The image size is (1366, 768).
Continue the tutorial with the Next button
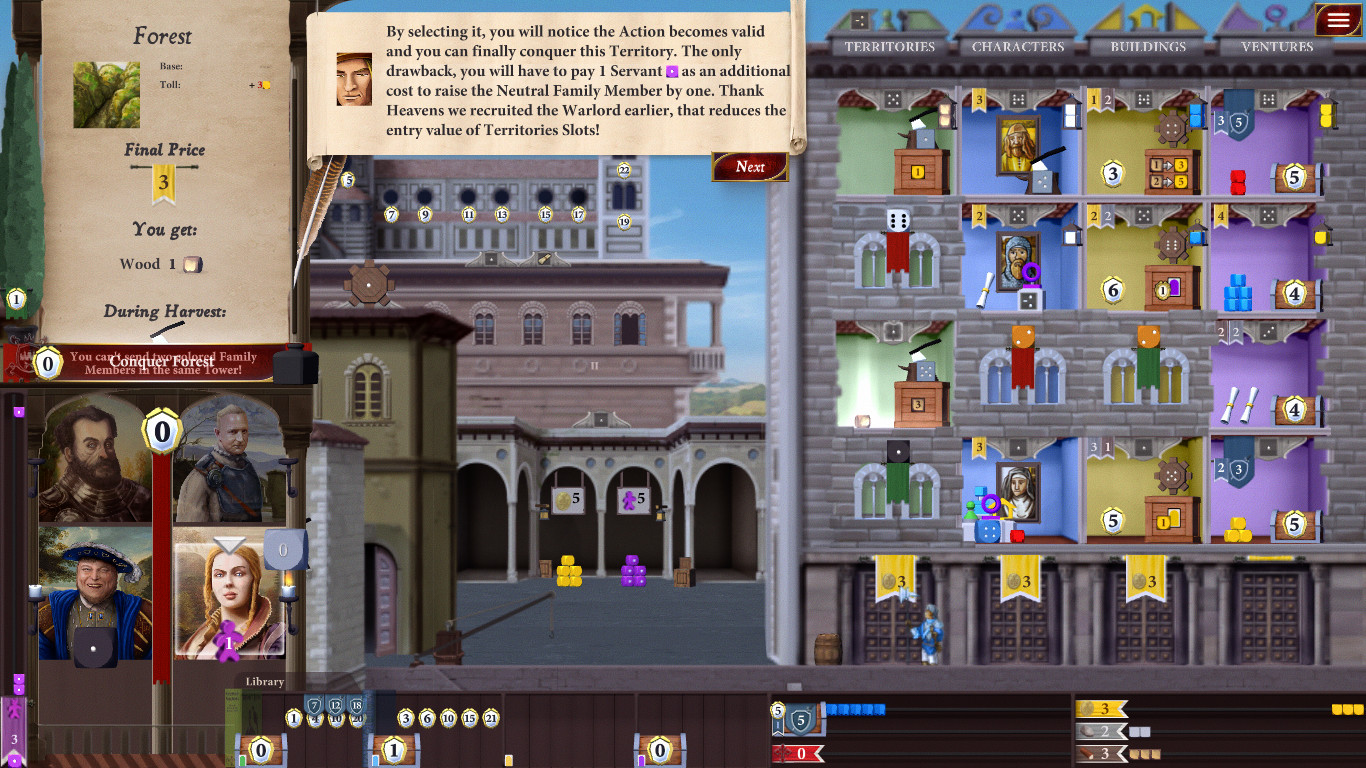click(750, 167)
